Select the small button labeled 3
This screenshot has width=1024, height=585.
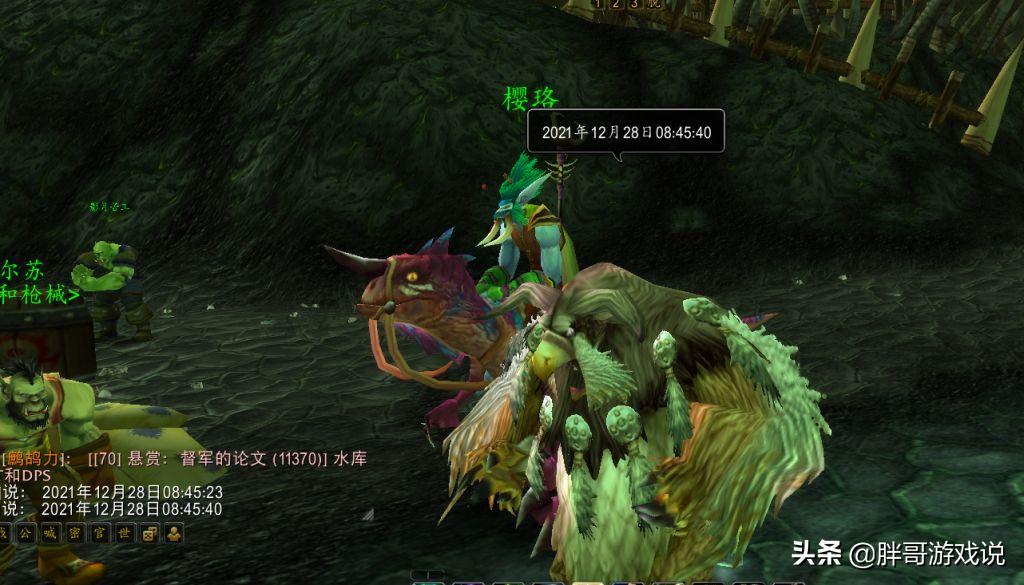[634, 4]
